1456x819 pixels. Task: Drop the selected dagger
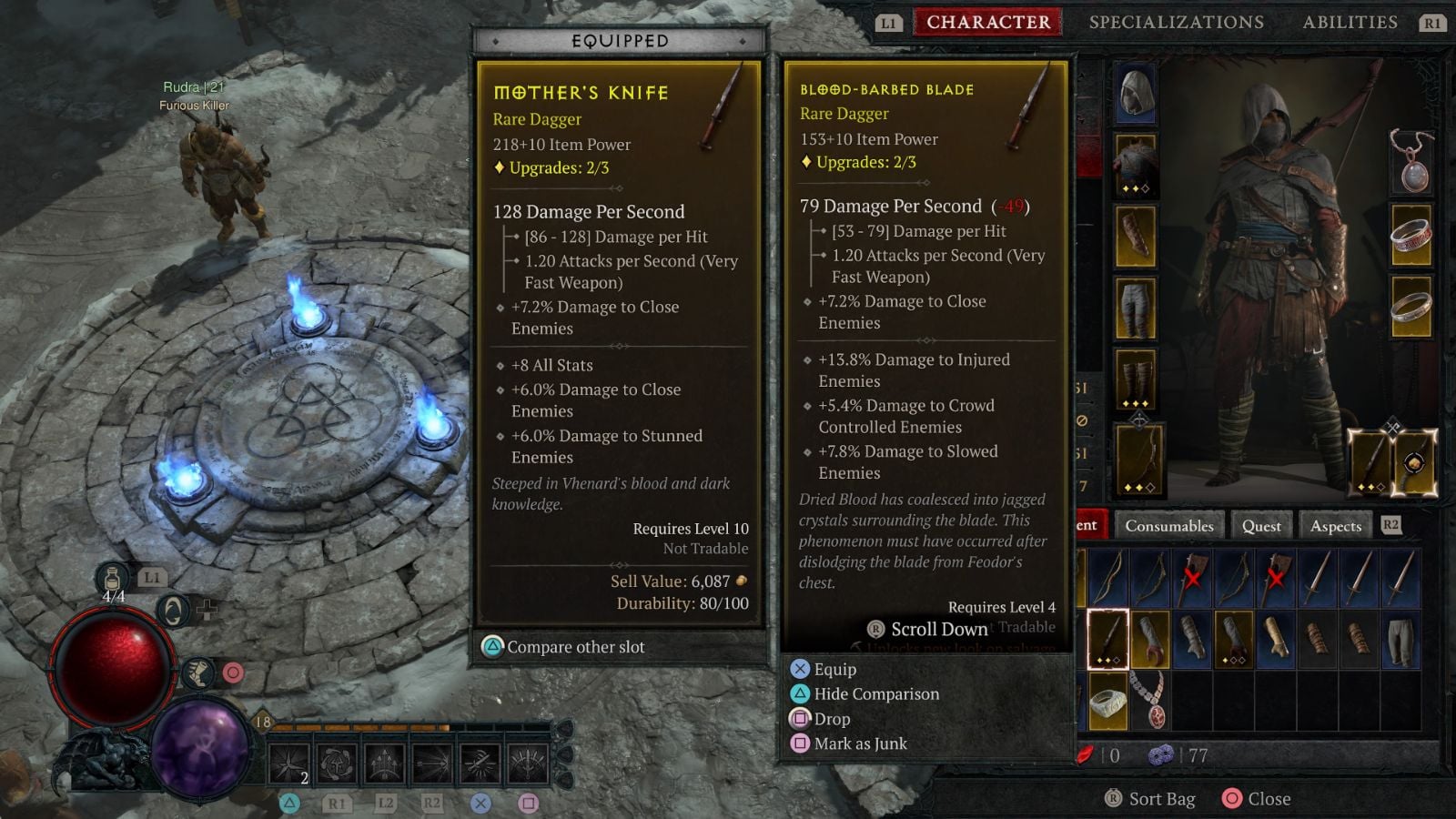click(832, 719)
